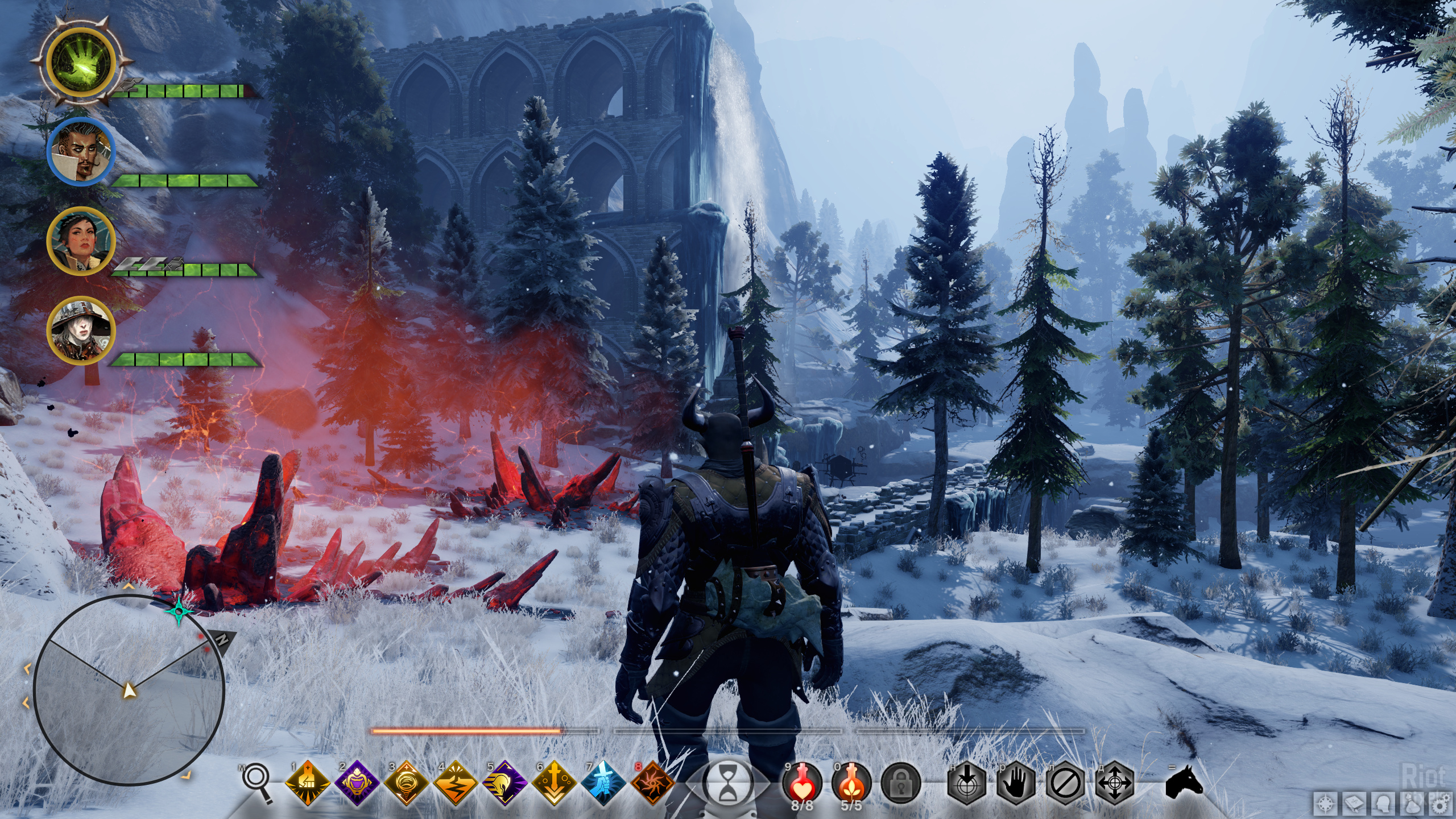The image size is (1456, 819).
Task: Summon the mount with the horse icon
Action: (x=1184, y=781)
